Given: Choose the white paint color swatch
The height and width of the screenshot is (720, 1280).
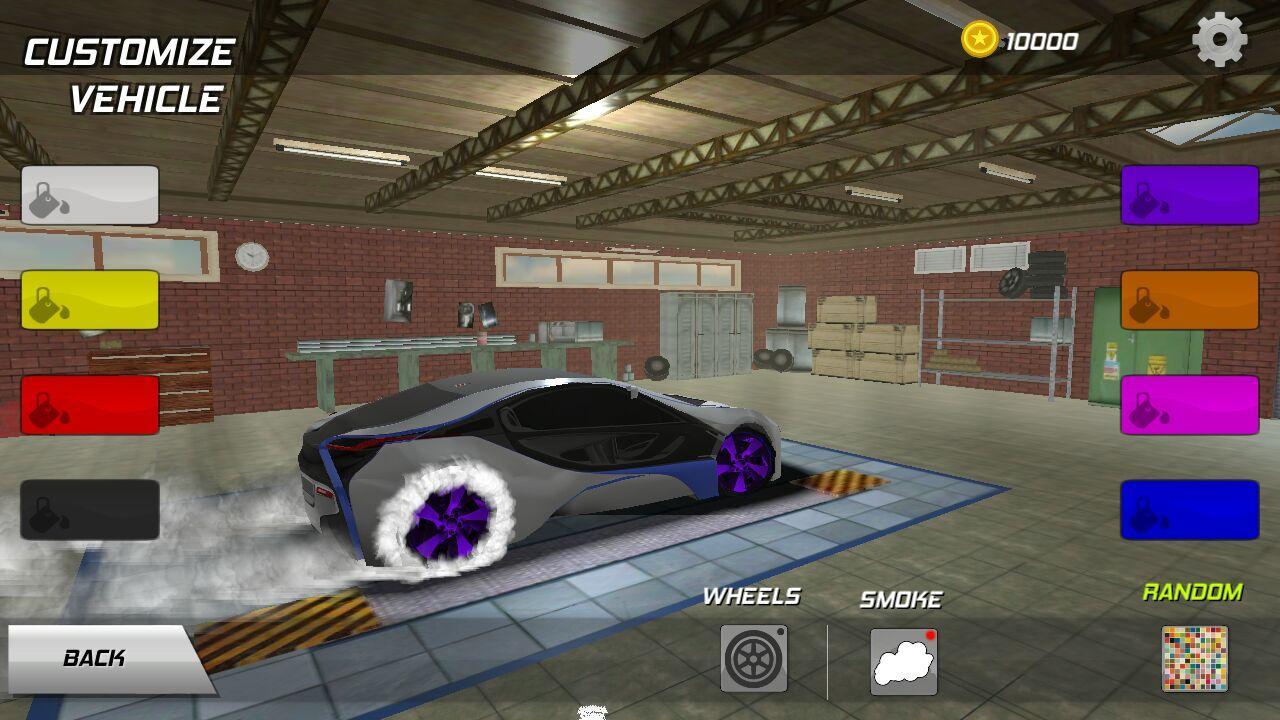Looking at the screenshot, I should click(x=90, y=195).
